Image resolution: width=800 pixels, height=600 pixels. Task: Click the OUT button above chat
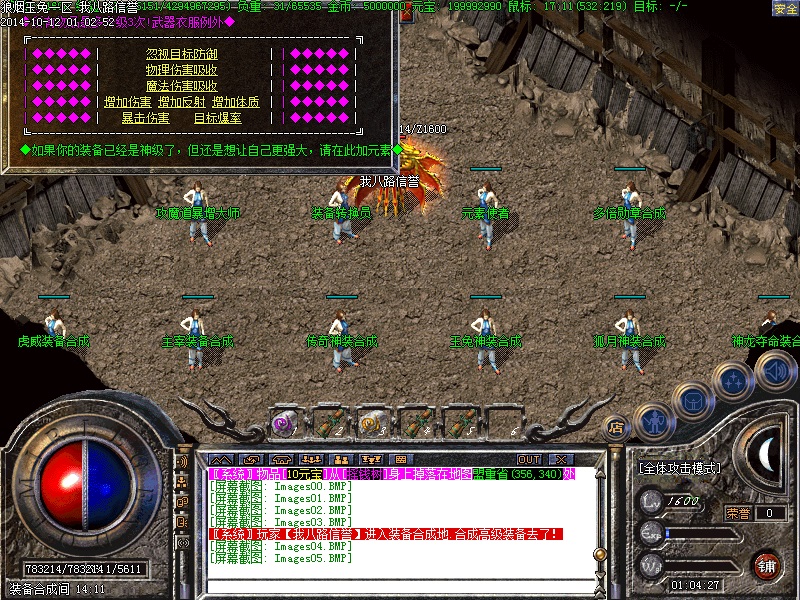(528, 459)
